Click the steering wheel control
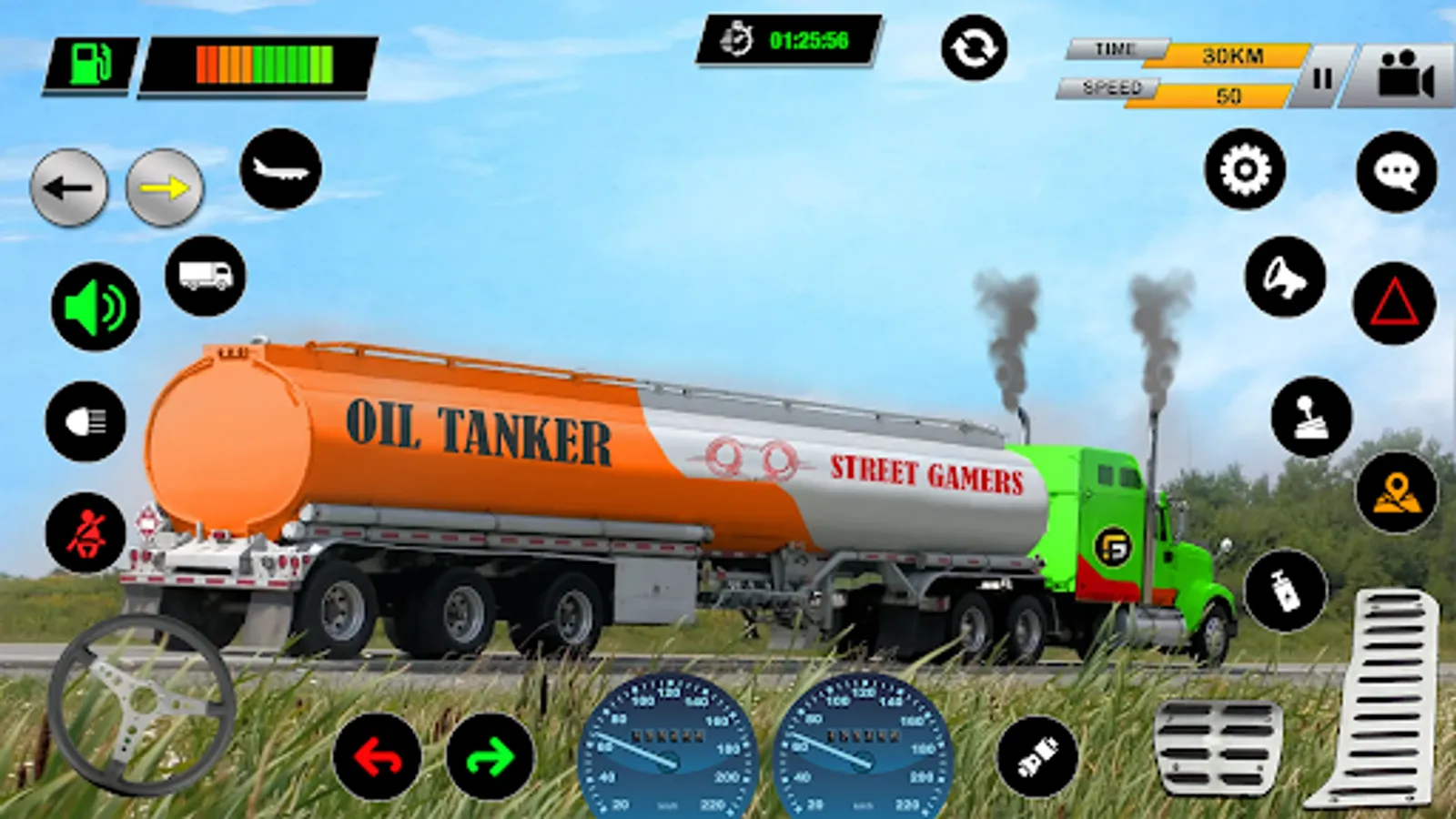This screenshot has width=1456, height=819. coord(141,703)
